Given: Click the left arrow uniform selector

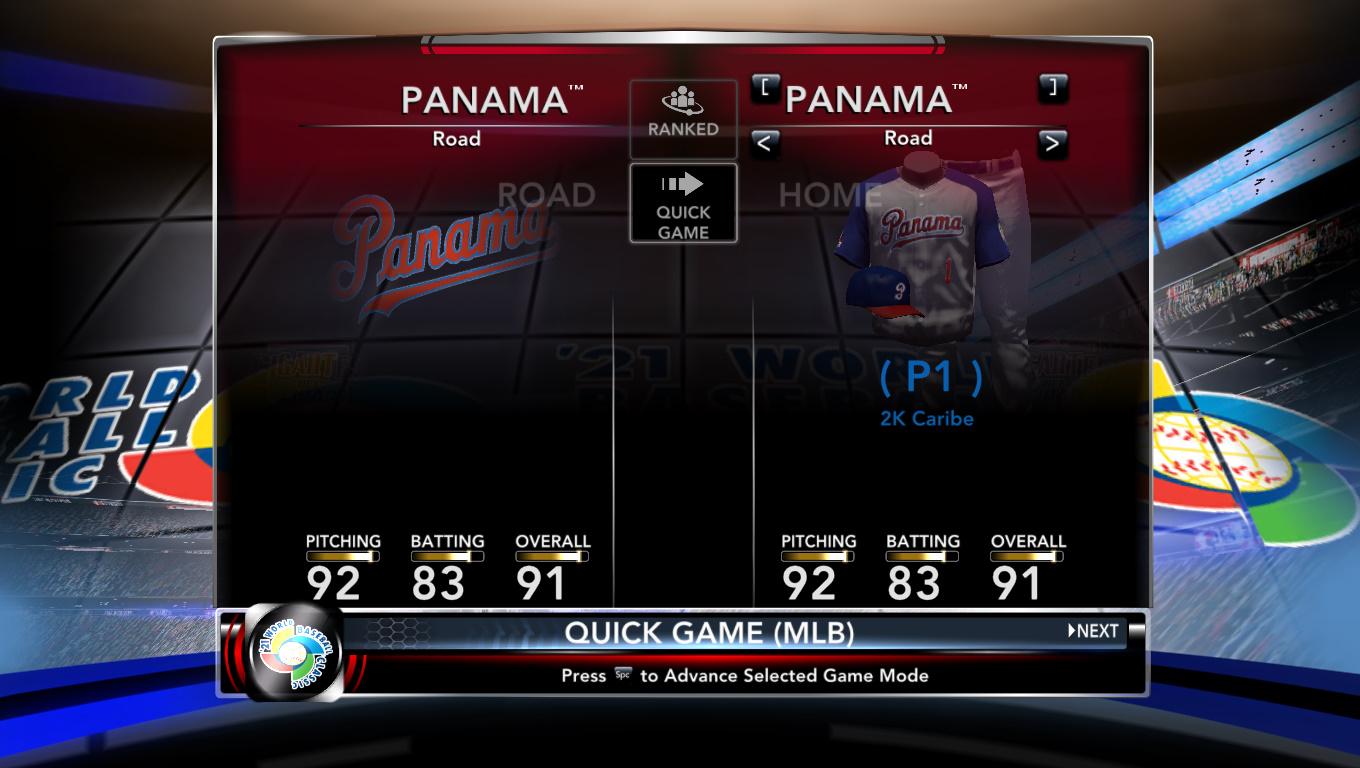Looking at the screenshot, I should pyautogui.click(x=764, y=143).
